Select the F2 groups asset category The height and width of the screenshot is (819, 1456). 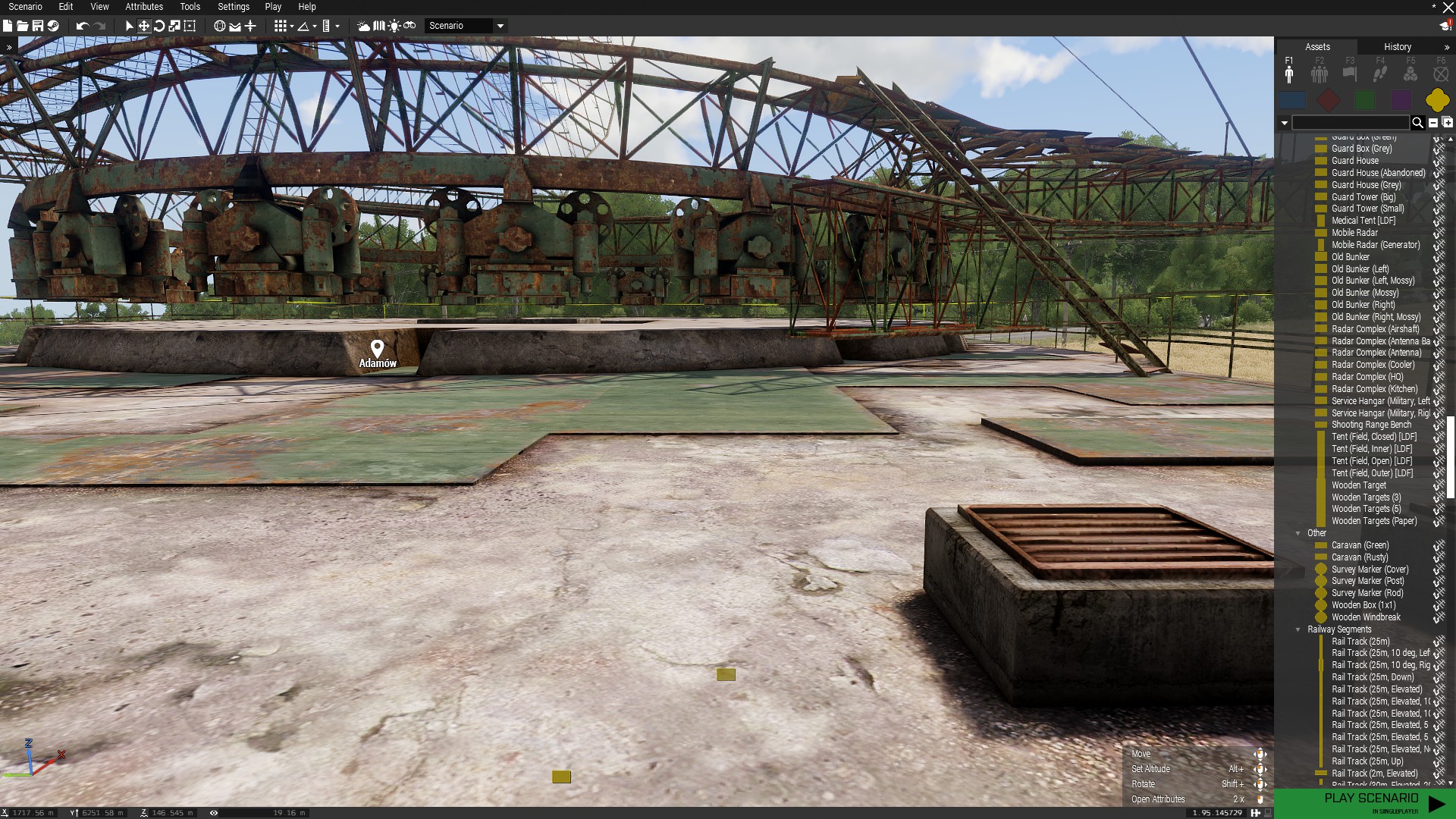click(1319, 73)
